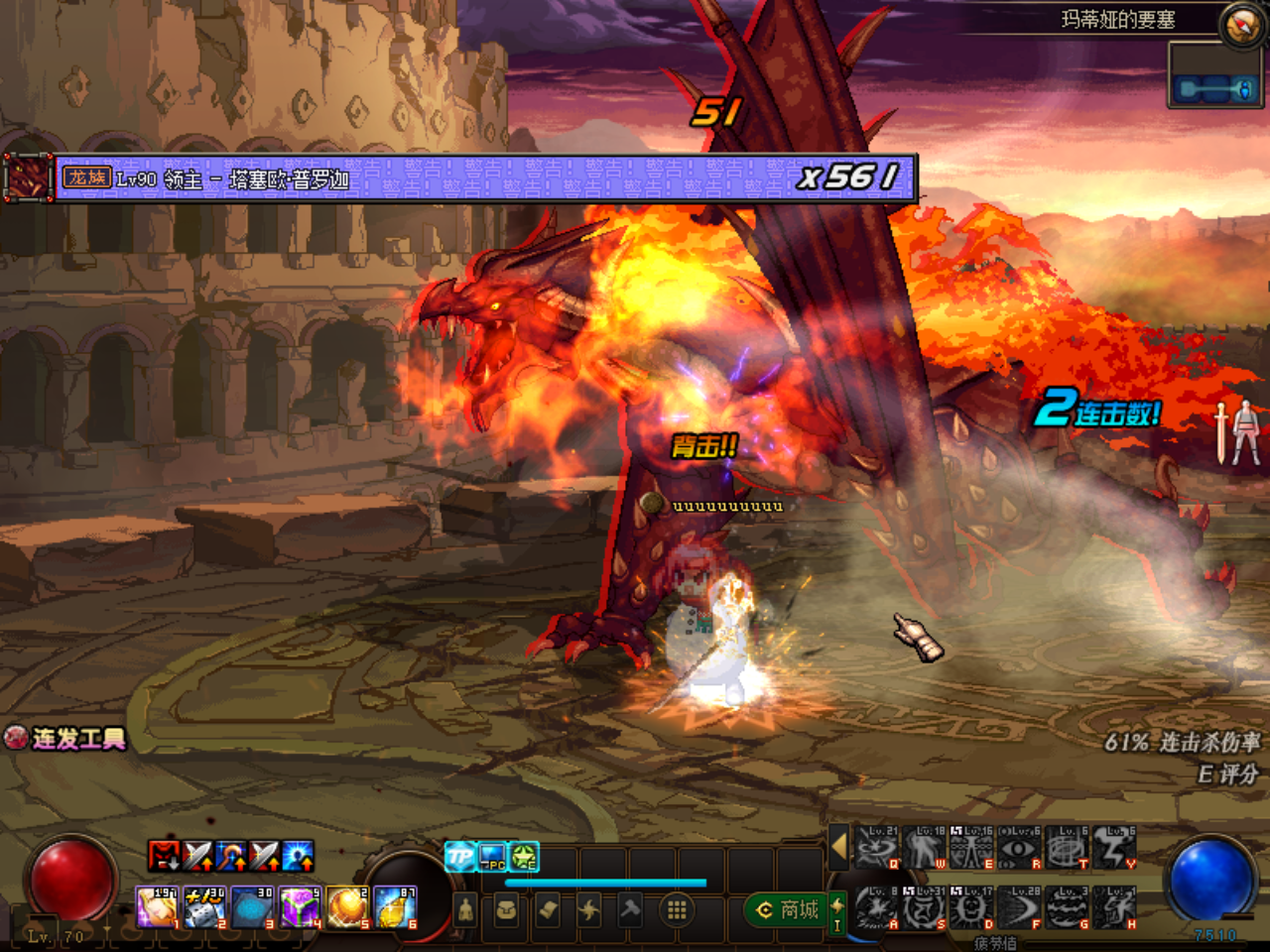This screenshot has height=952, width=1270.
Task: Activate the Lv.21 skill on key Q
Action: 876,848
